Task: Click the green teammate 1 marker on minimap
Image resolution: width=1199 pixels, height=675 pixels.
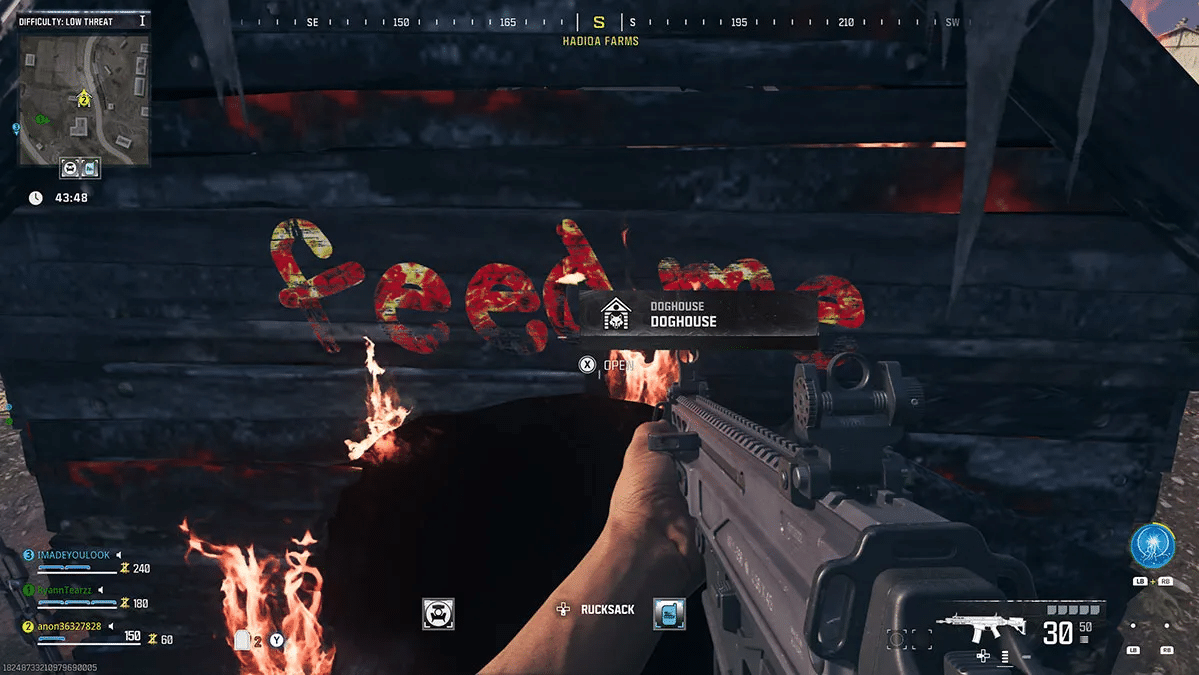Action: click(x=41, y=119)
